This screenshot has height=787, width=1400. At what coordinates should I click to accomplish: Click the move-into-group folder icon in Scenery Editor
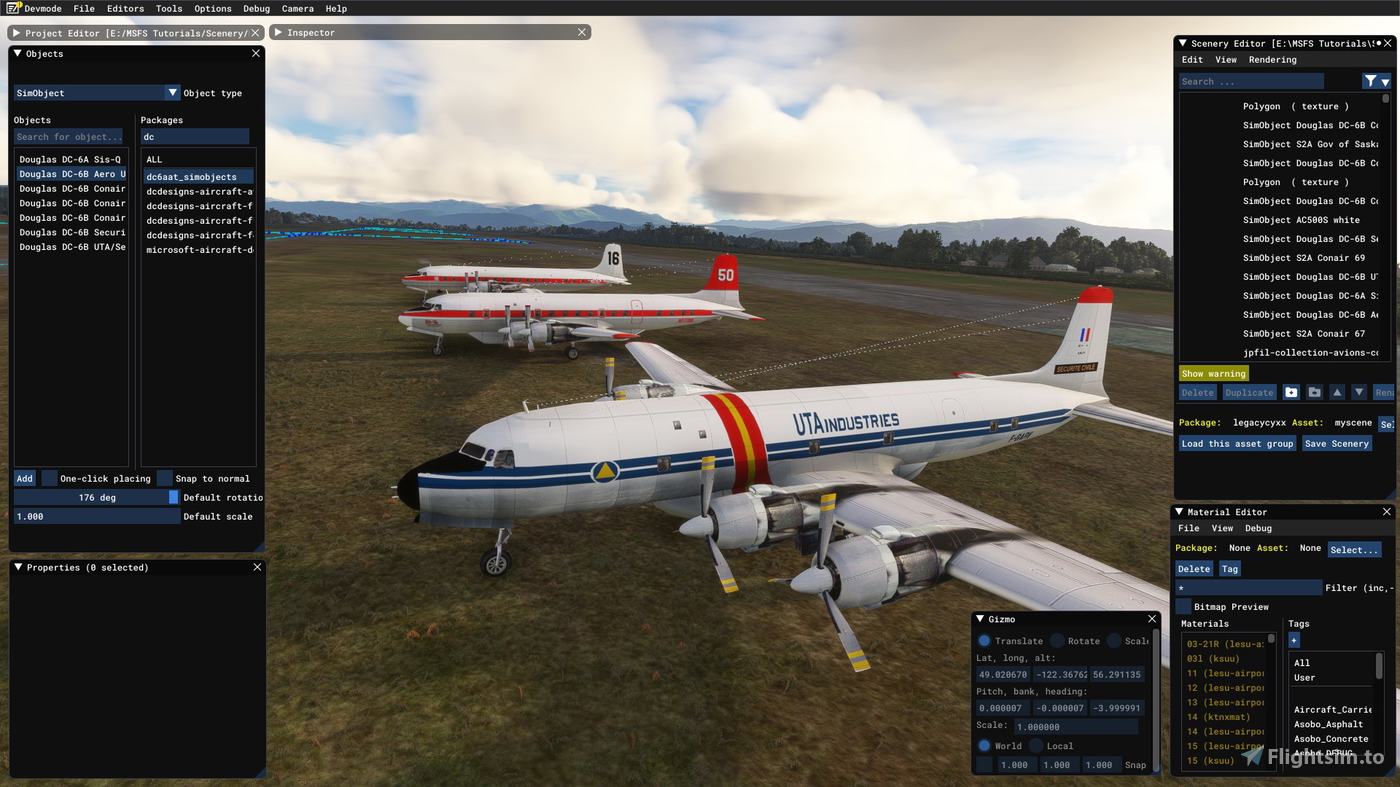[x=1315, y=391]
